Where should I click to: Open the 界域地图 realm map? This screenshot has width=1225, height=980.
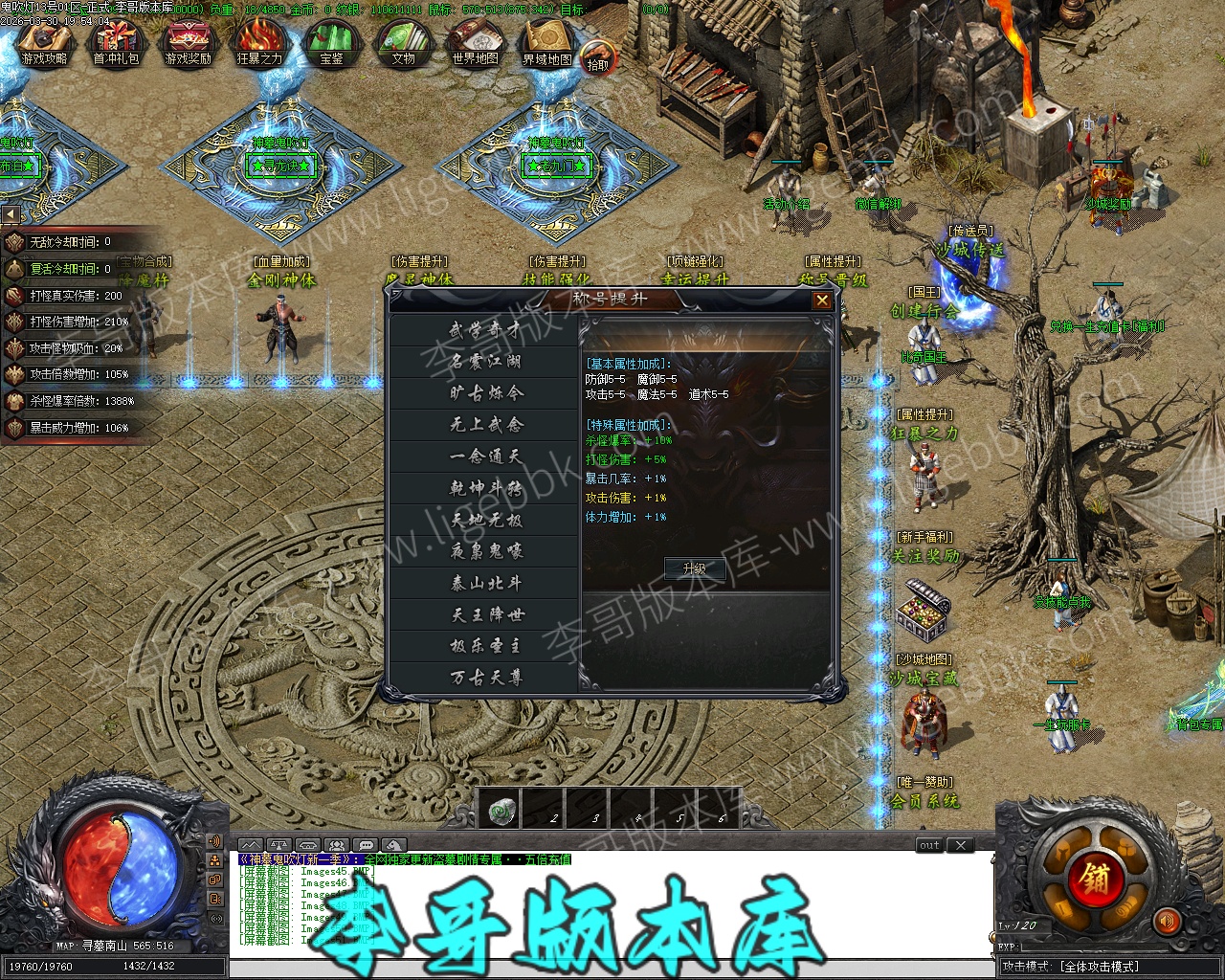(x=547, y=44)
